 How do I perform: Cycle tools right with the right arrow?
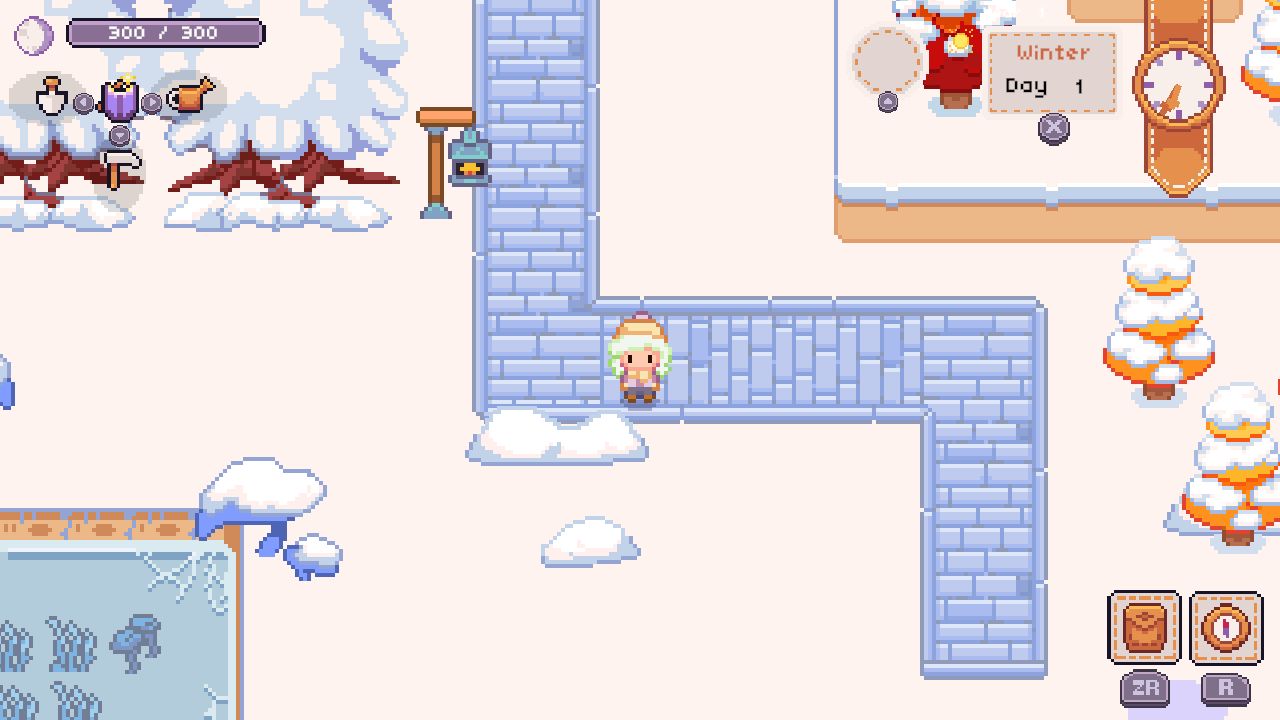152,100
